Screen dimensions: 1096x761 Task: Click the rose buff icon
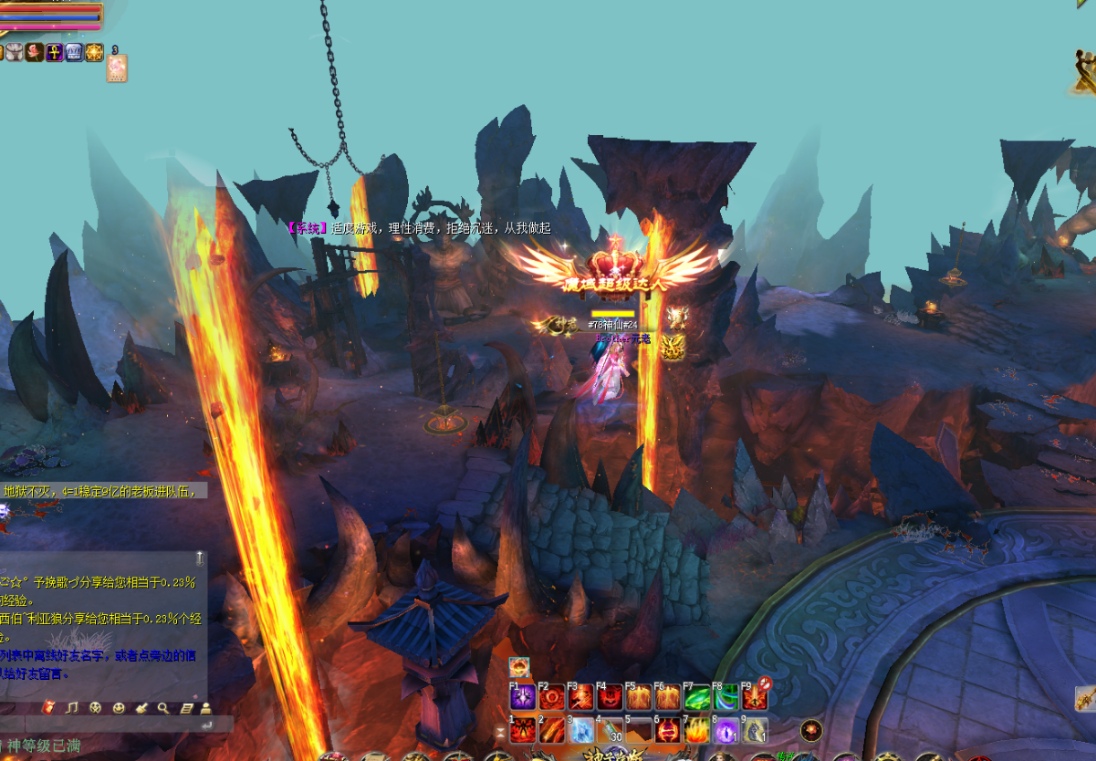coord(34,52)
